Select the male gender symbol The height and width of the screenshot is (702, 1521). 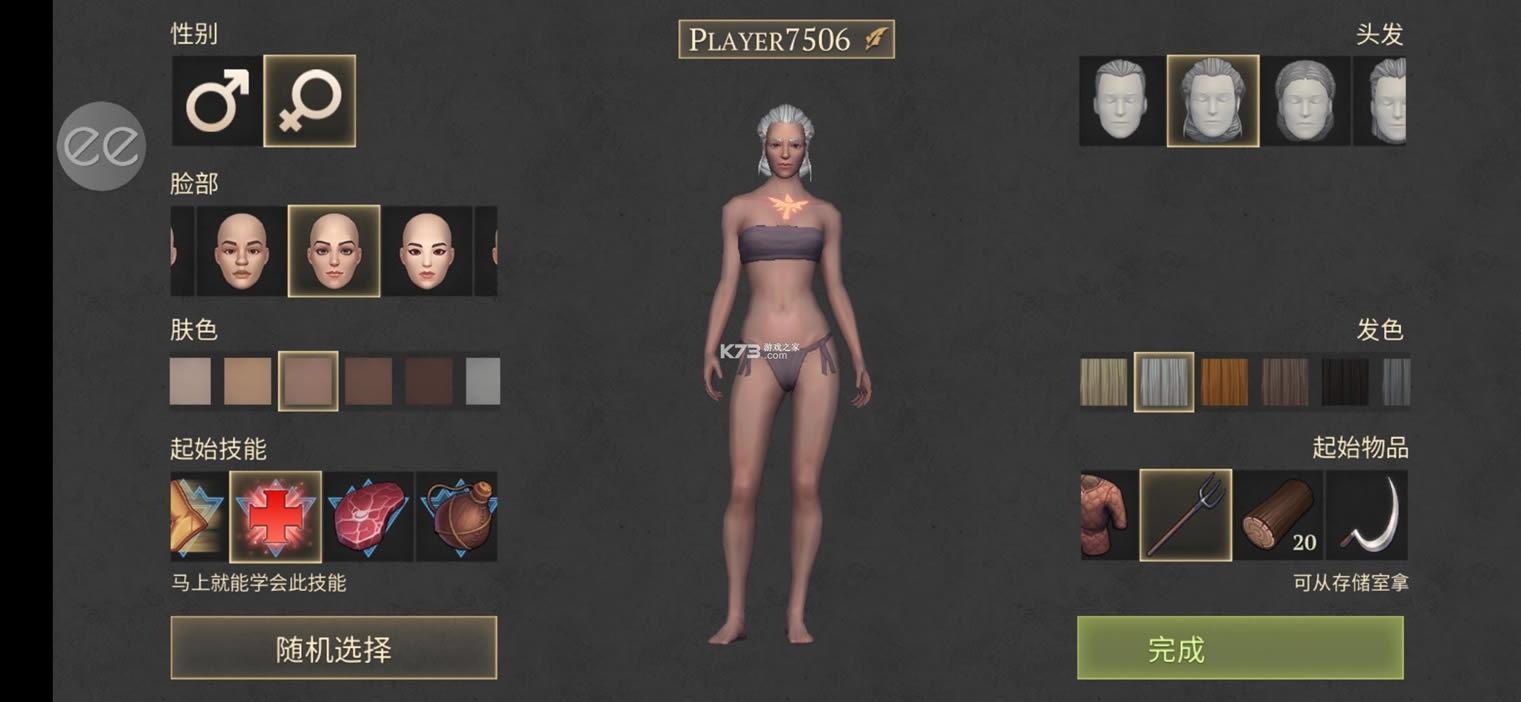coord(217,101)
